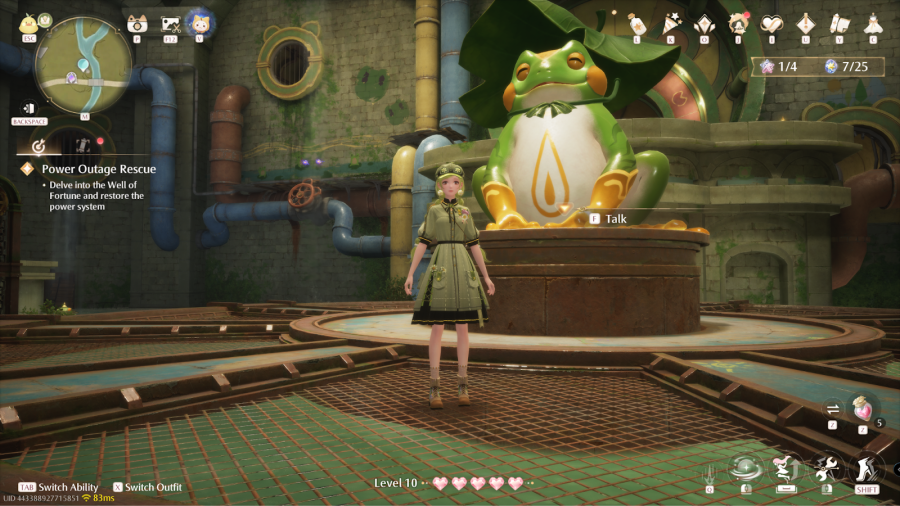
Task: Open the dress wardrobe icon
Action: coord(873,23)
